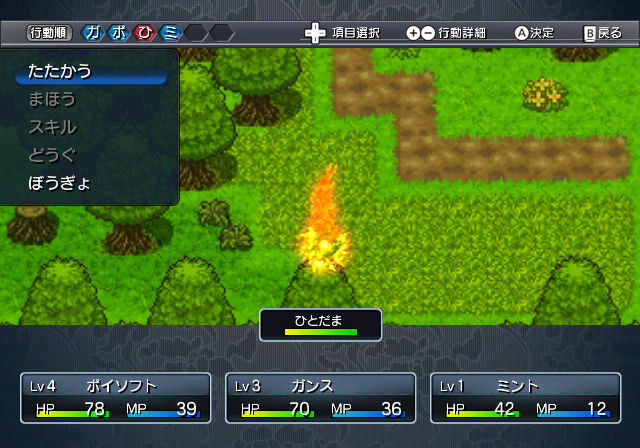This screenshot has height=448, width=640.
Task: Open the スキル skill command
Action: point(52,127)
